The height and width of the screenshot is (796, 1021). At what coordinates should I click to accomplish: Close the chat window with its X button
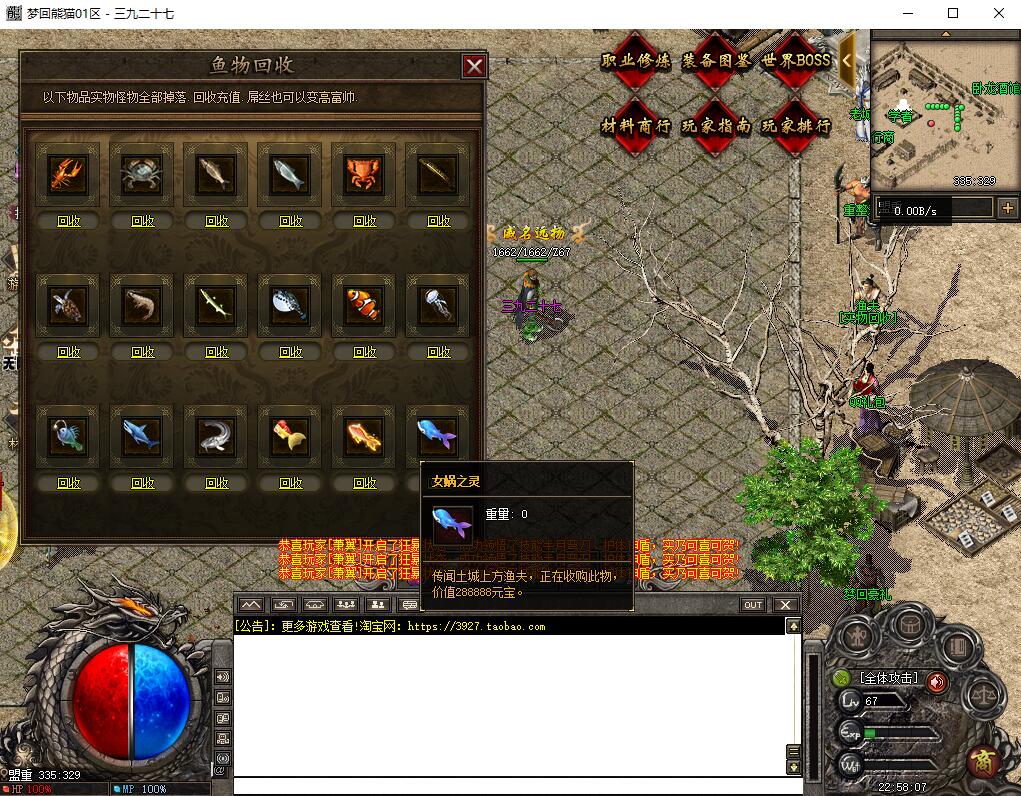click(785, 605)
